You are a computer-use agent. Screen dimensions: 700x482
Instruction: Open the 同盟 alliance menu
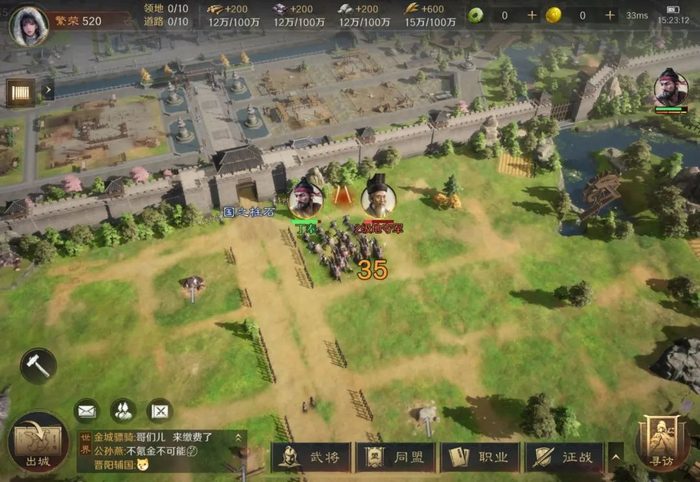(x=396, y=457)
